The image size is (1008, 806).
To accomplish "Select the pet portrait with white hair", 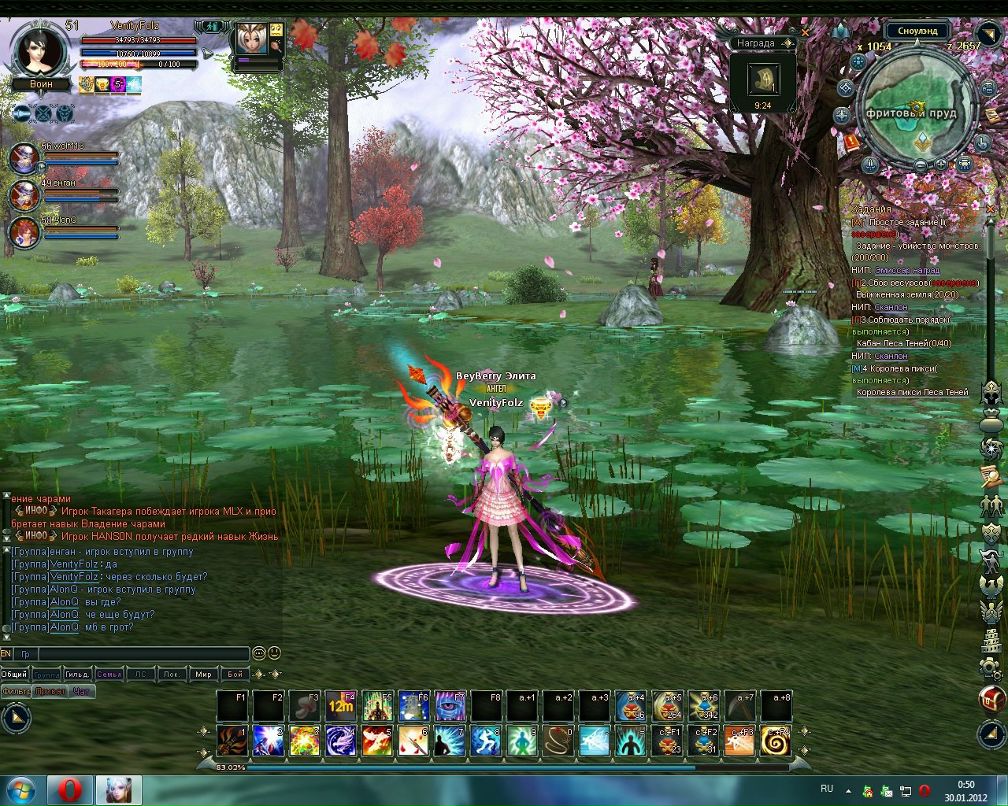I will coord(246,41).
